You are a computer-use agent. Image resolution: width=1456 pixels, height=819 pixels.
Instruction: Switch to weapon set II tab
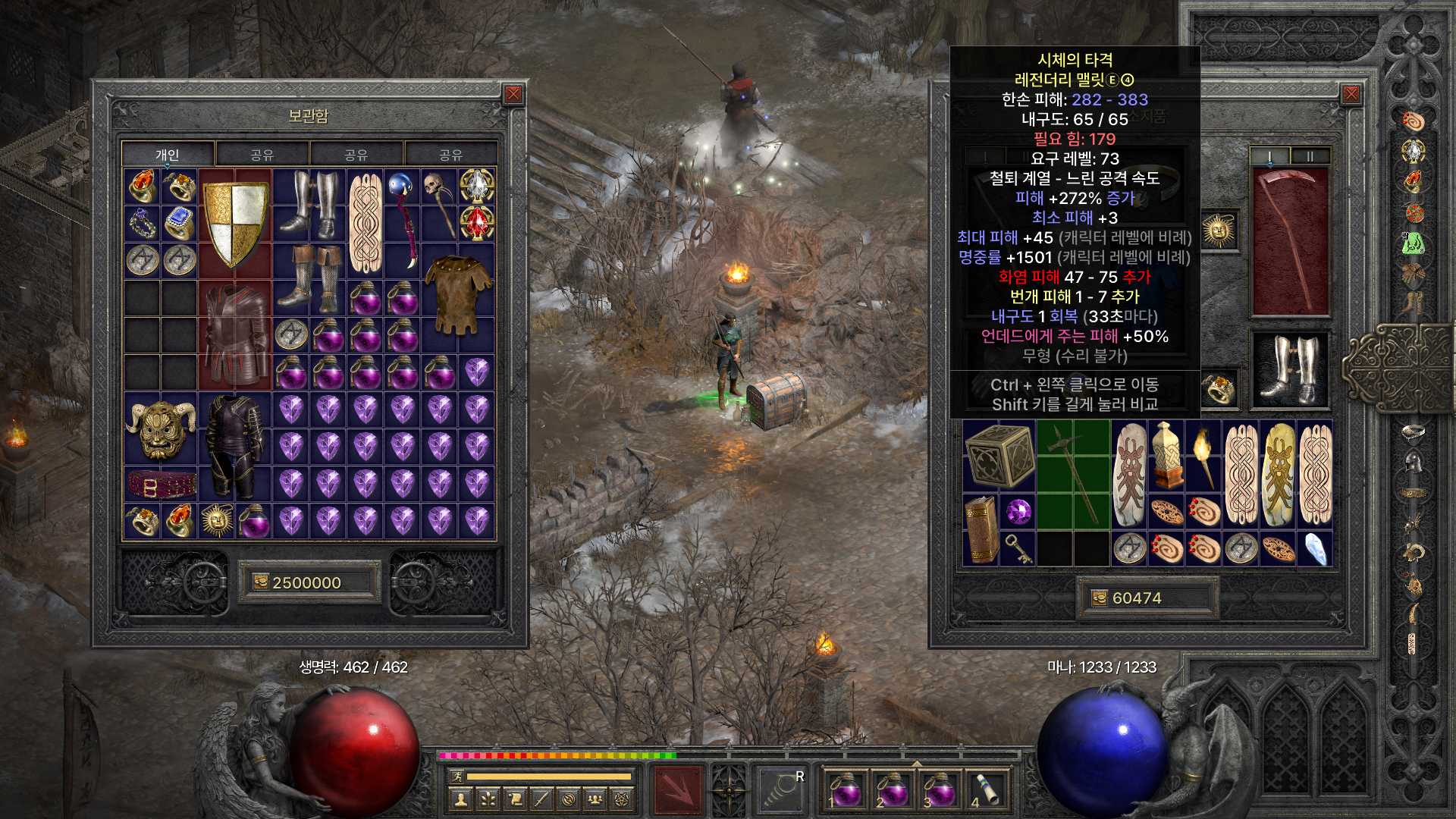[1310, 156]
